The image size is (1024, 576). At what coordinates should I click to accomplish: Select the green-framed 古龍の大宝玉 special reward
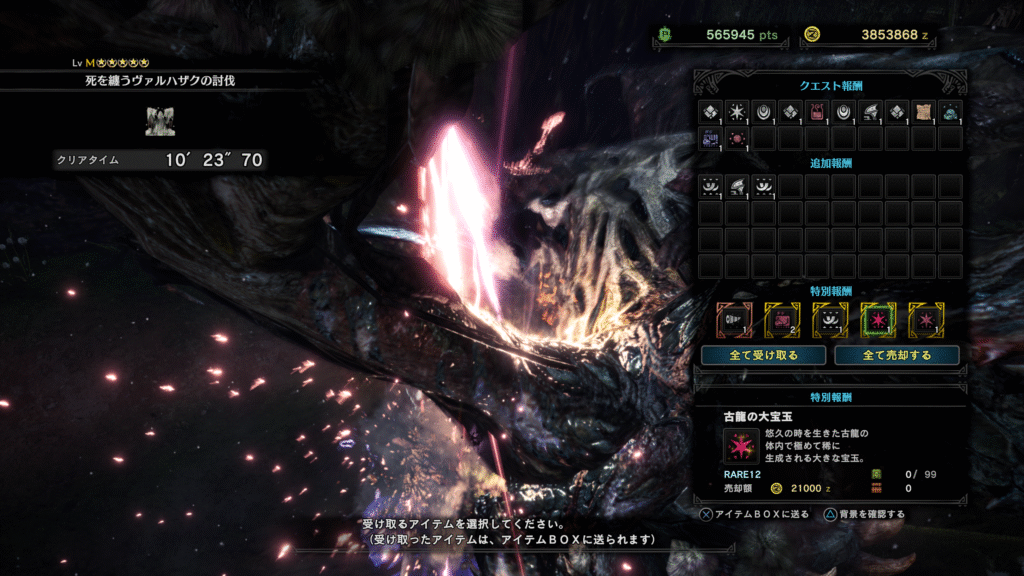tap(877, 319)
